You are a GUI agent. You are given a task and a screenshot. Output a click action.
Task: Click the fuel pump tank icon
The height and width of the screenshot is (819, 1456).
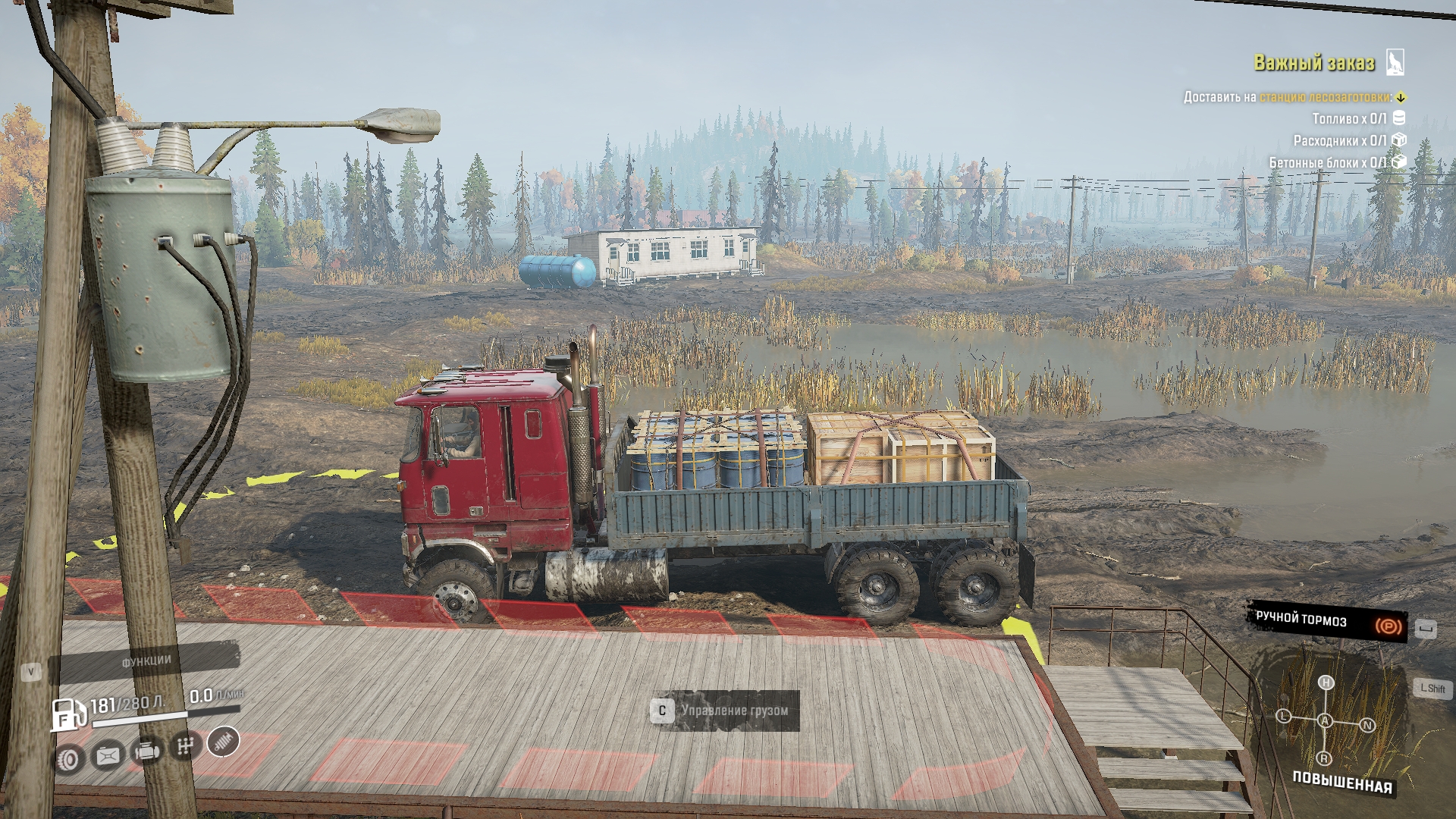click(x=67, y=714)
